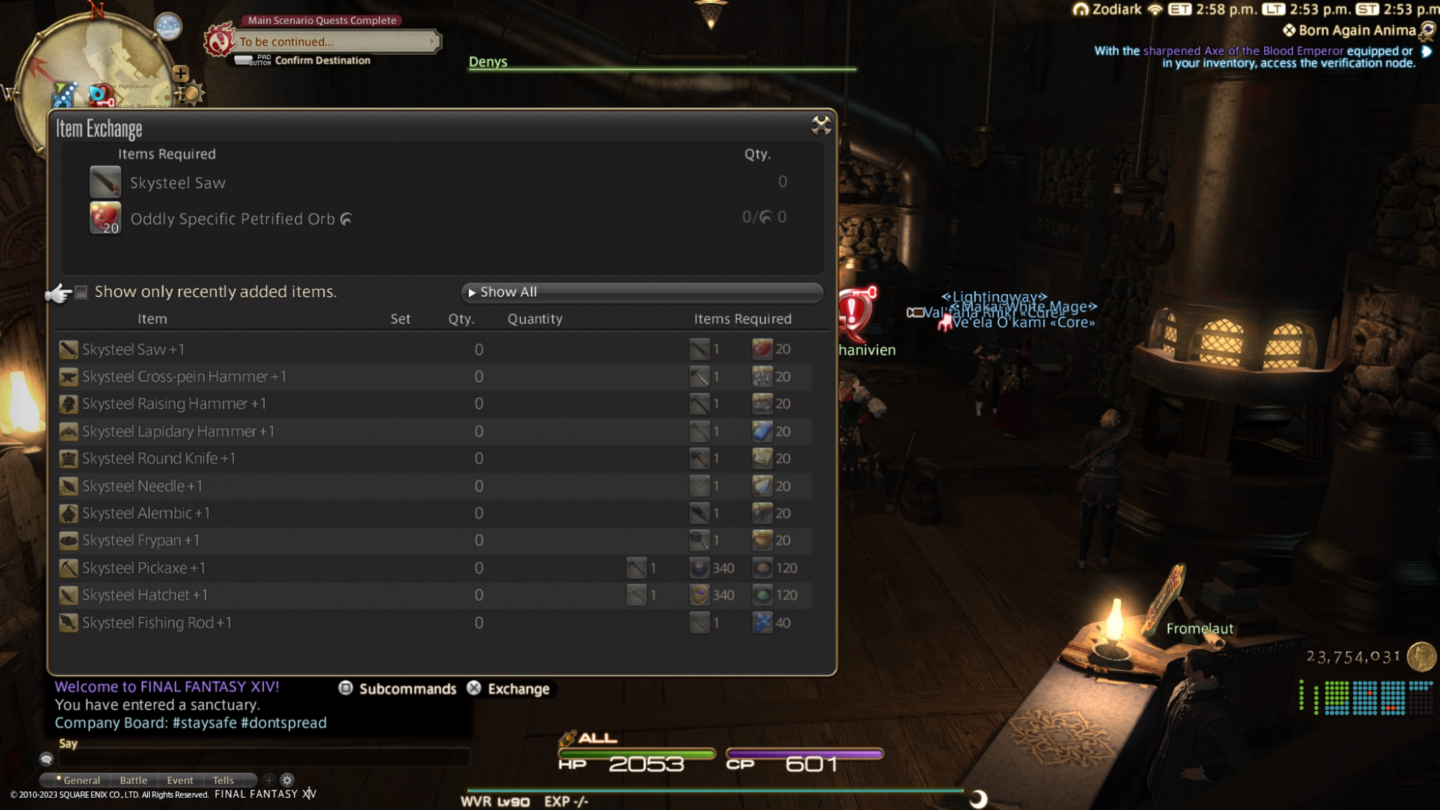The width and height of the screenshot is (1440, 810).
Task: Select the Oddly Specific Petrified Orb icon
Action: tap(105, 217)
